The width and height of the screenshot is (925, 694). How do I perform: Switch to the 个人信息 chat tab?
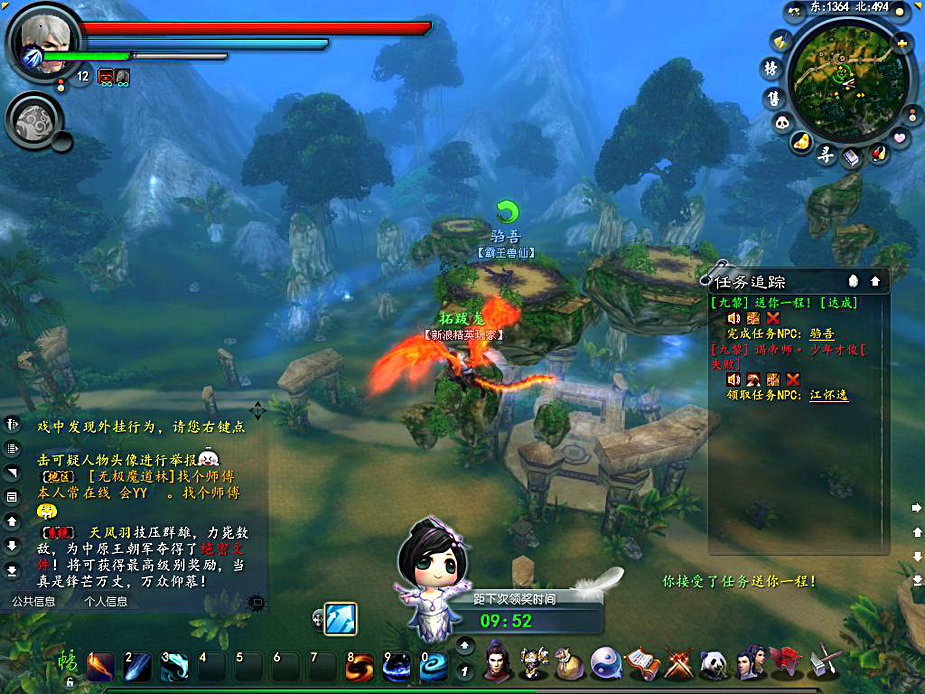[x=105, y=601]
